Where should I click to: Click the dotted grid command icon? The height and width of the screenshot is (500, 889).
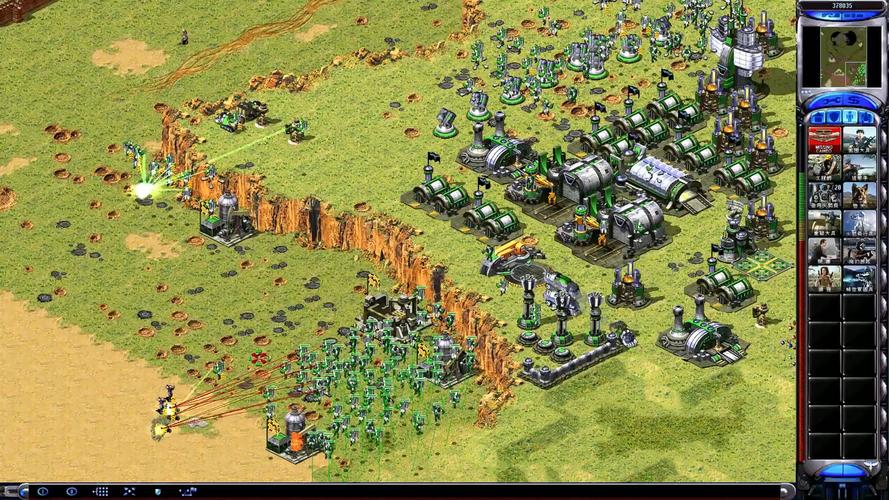101,491
